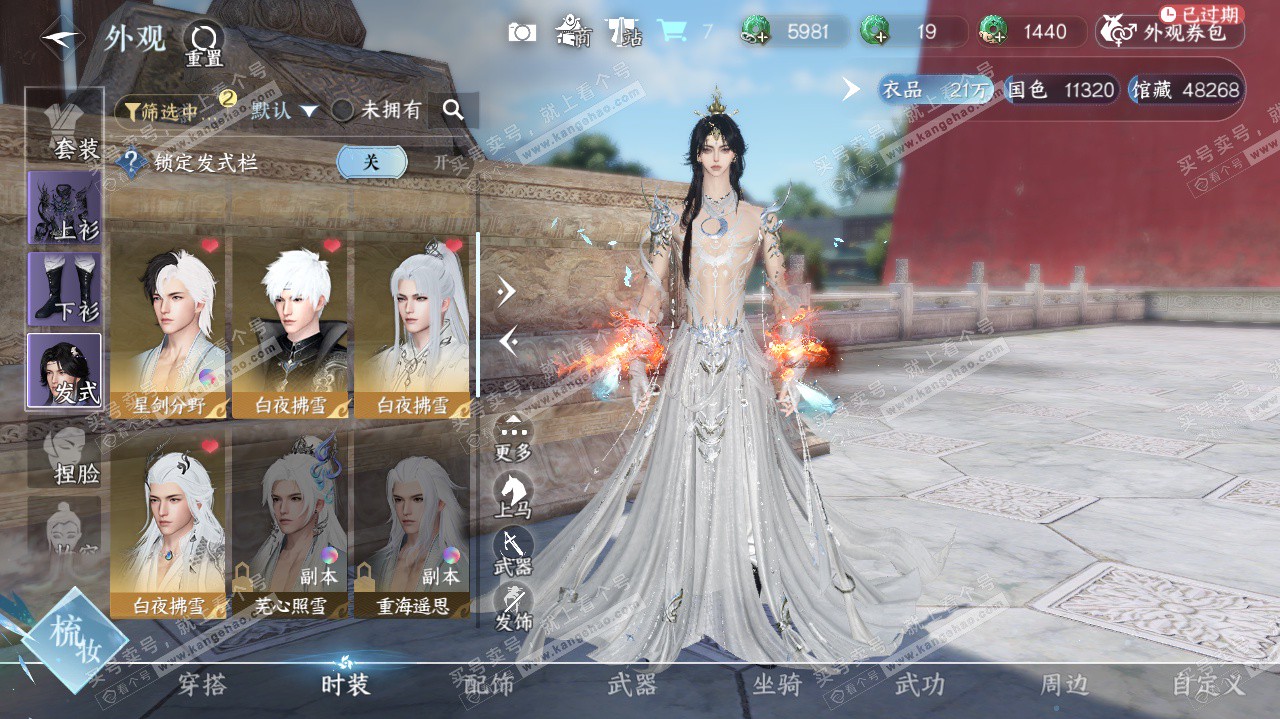
Task: Switch to the 套装 category
Action: 66,130
